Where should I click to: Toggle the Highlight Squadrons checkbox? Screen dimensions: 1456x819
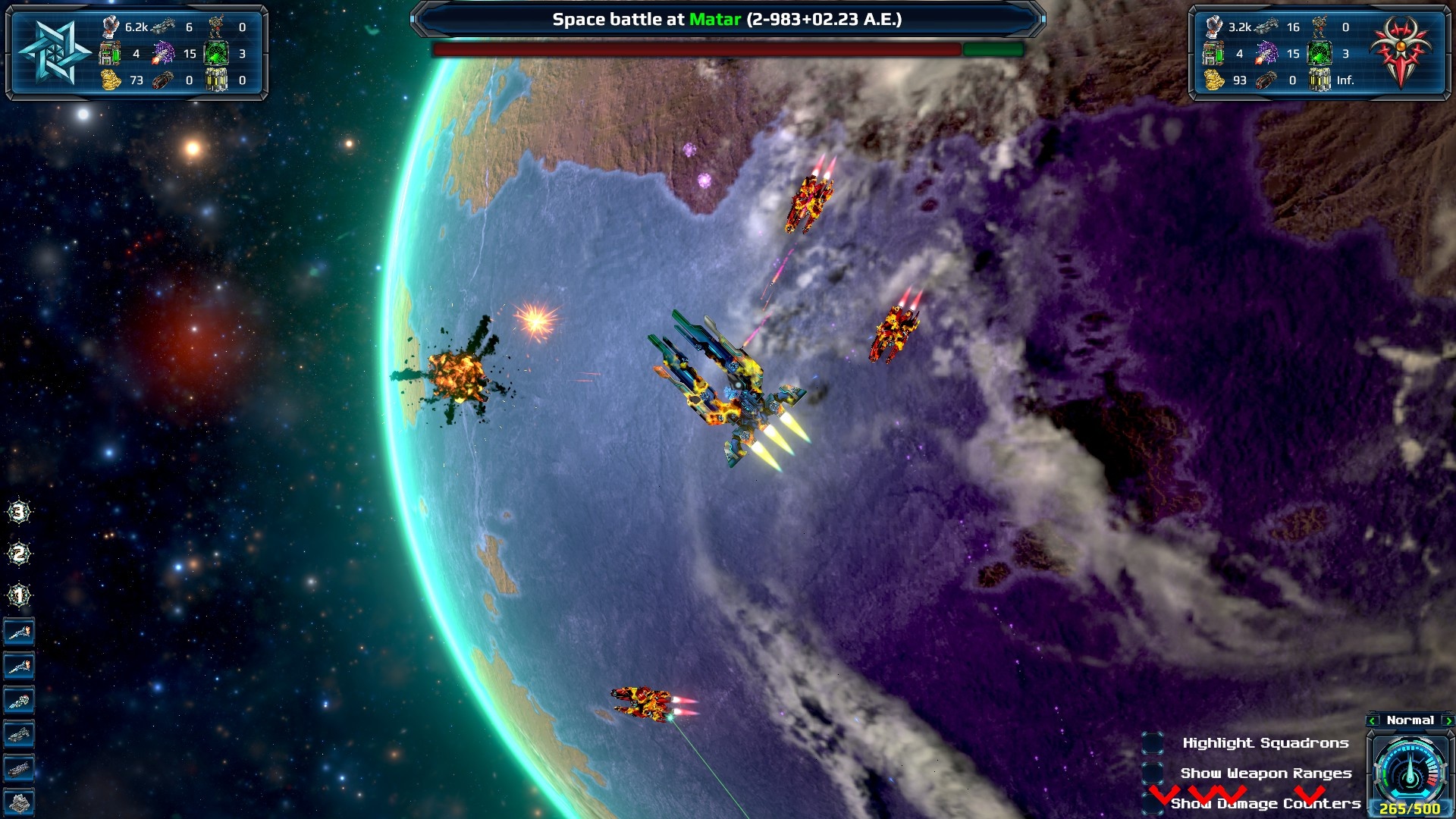1153,743
